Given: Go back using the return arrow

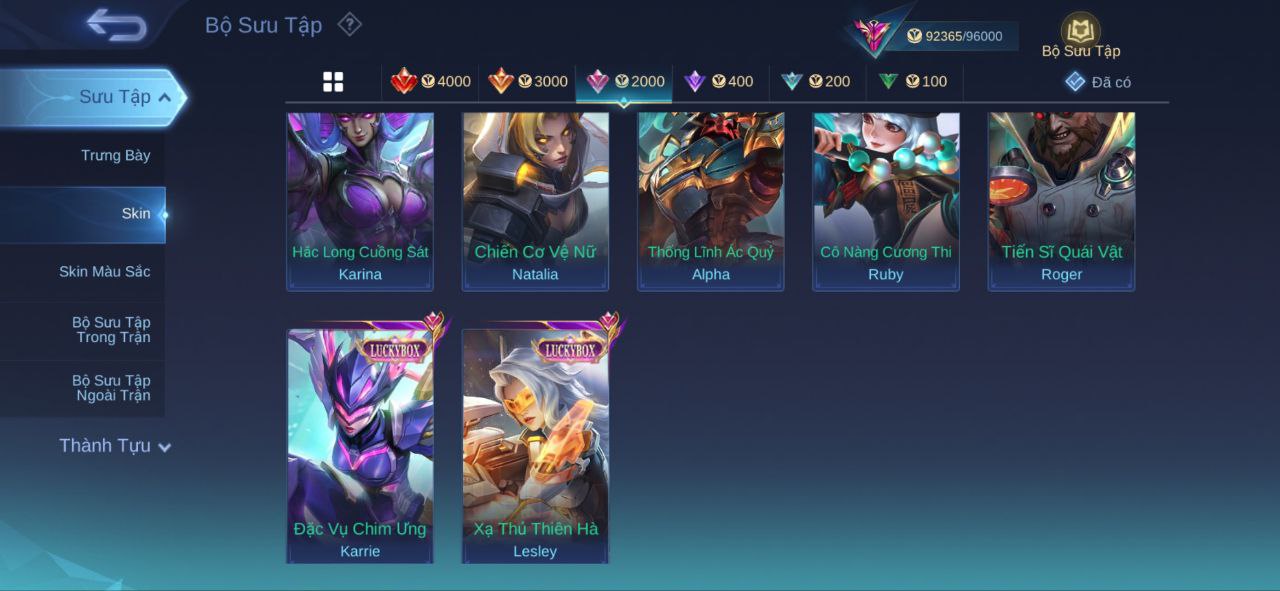Looking at the screenshot, I should pyautogui.click(x=116, y=25).
